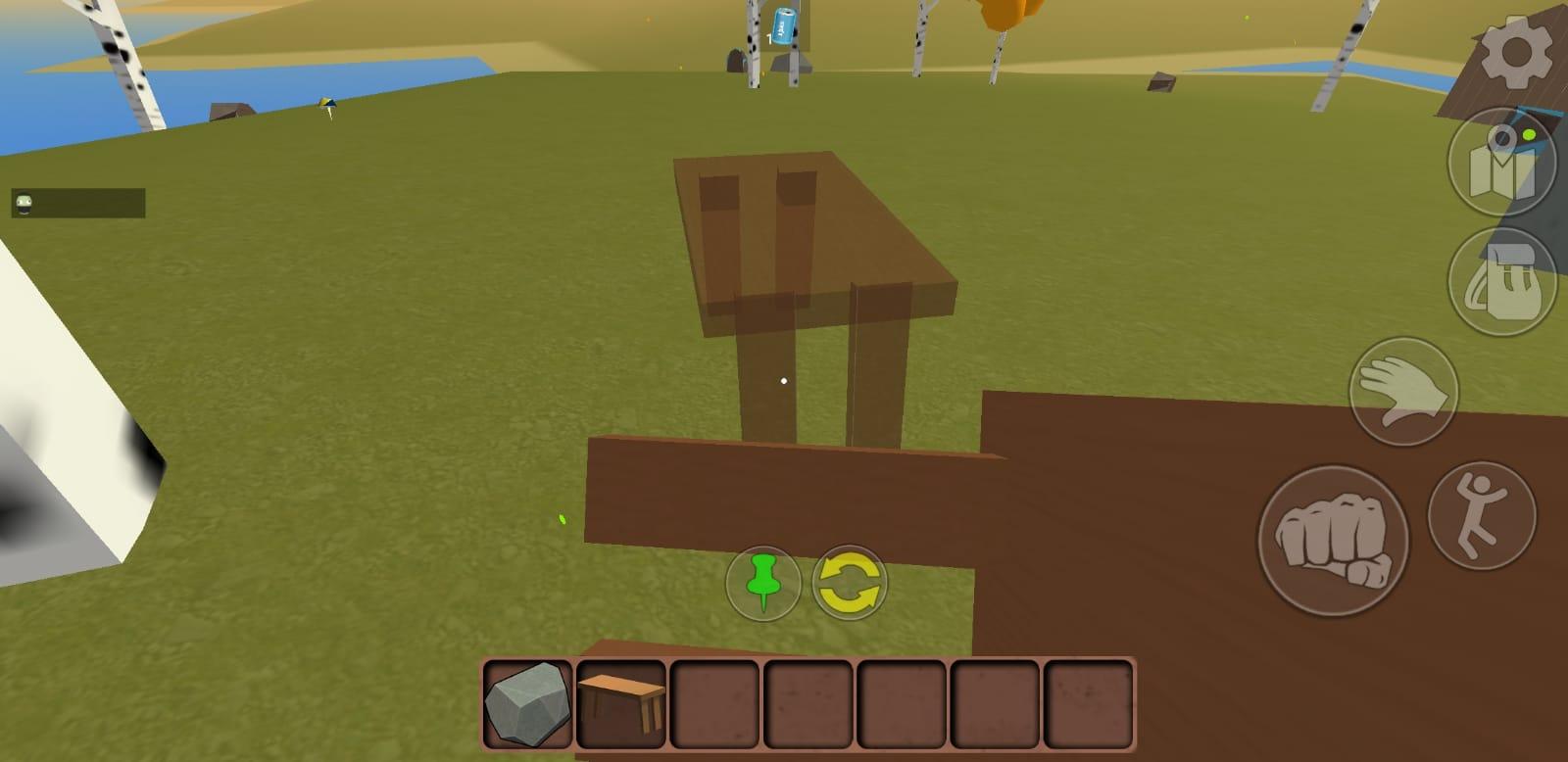Screen dimensions: 1568x762
Task: Select the hand interaction tool
Action: [x=1403, y=392]
